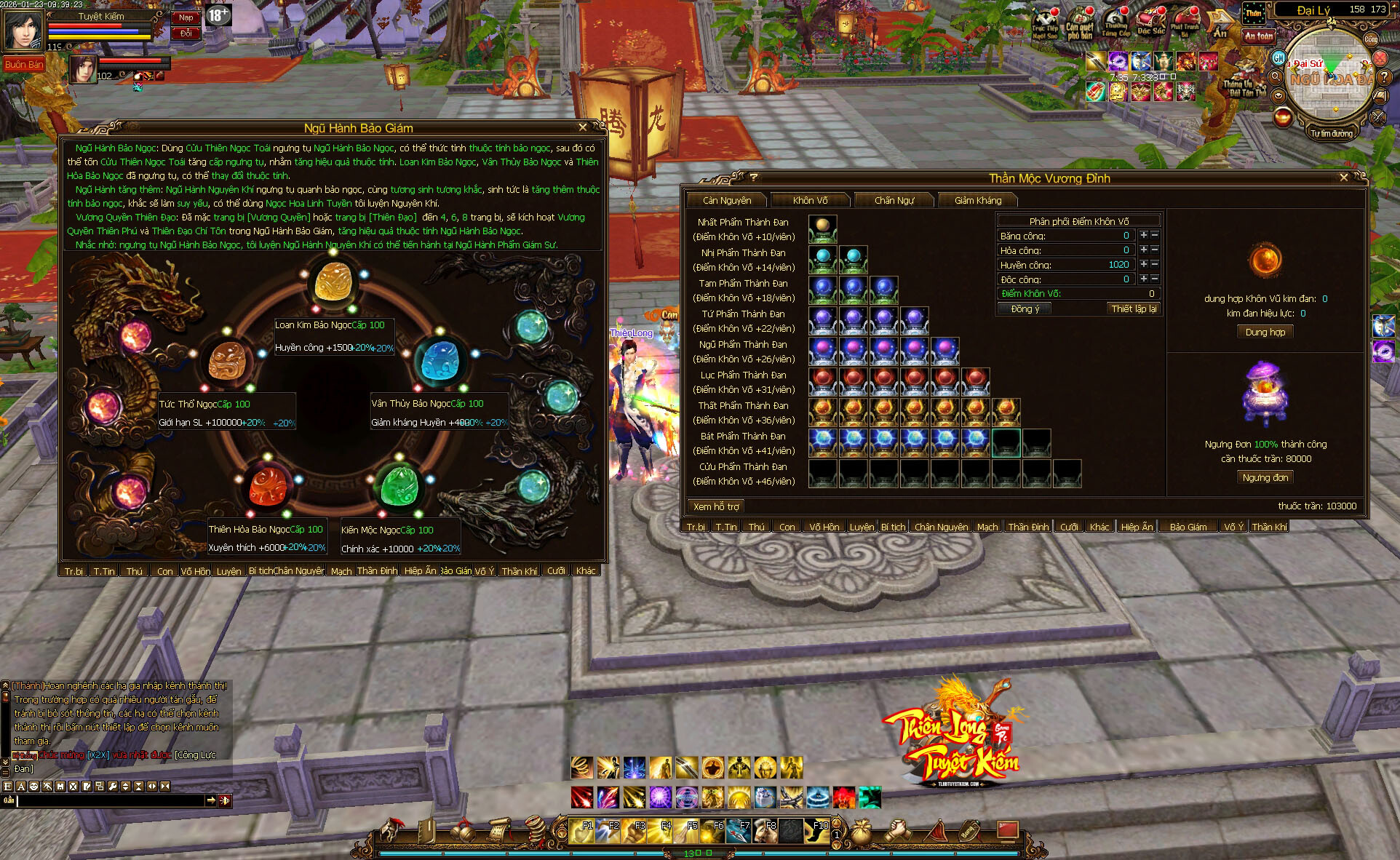Open Xem hỗ trợ help
1400x860 pixels.
(716, 506)
